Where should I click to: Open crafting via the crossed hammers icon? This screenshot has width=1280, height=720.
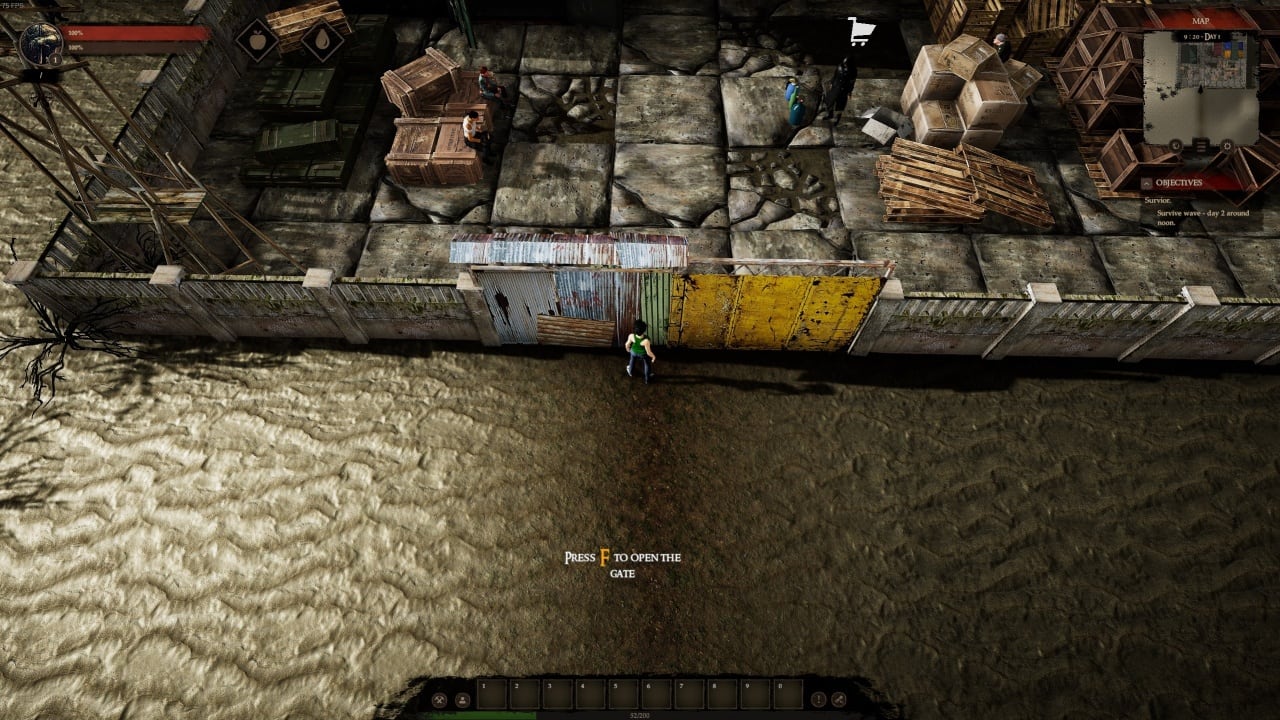pos(437,699)
